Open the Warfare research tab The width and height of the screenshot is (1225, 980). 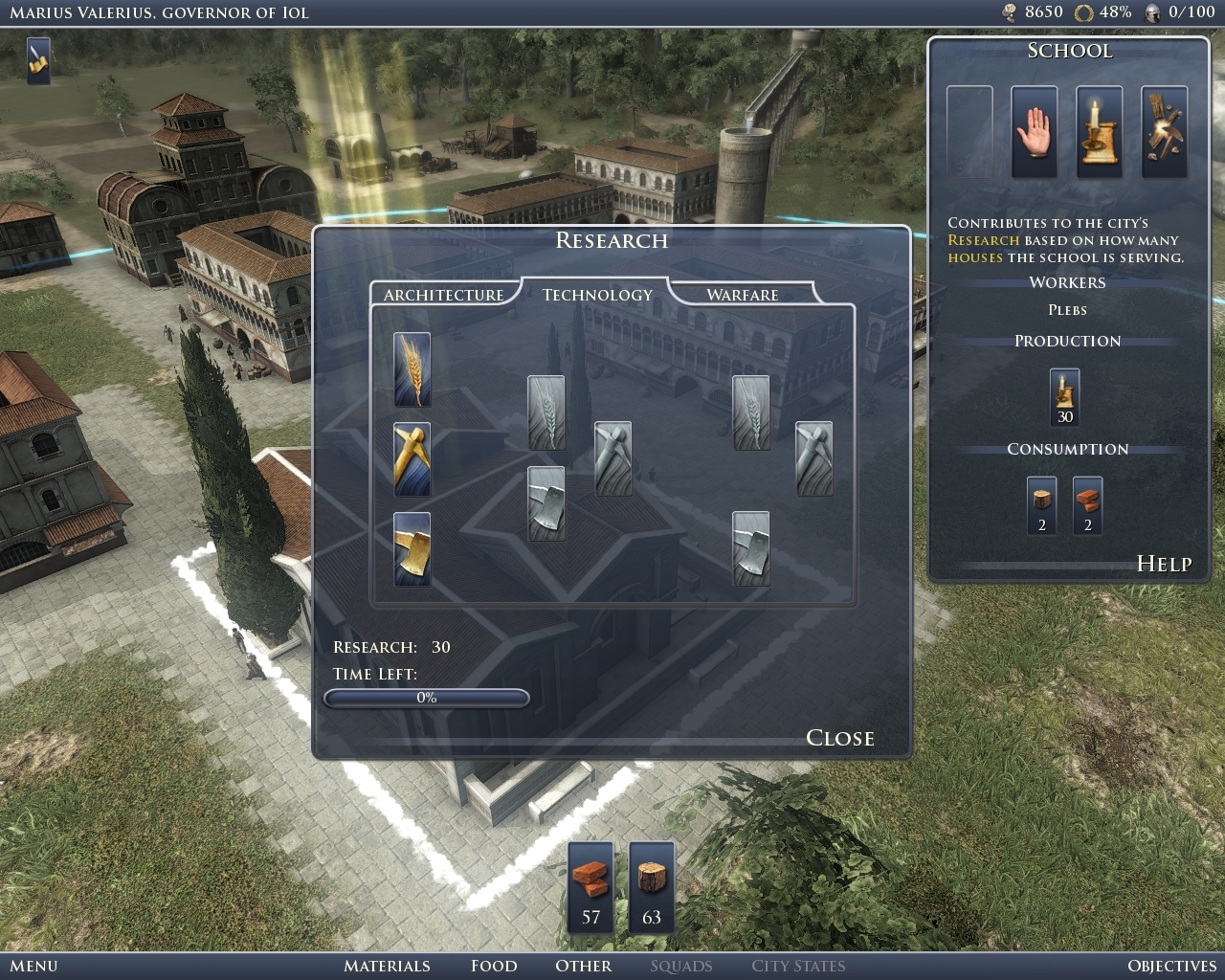click(x=742, y=295)
